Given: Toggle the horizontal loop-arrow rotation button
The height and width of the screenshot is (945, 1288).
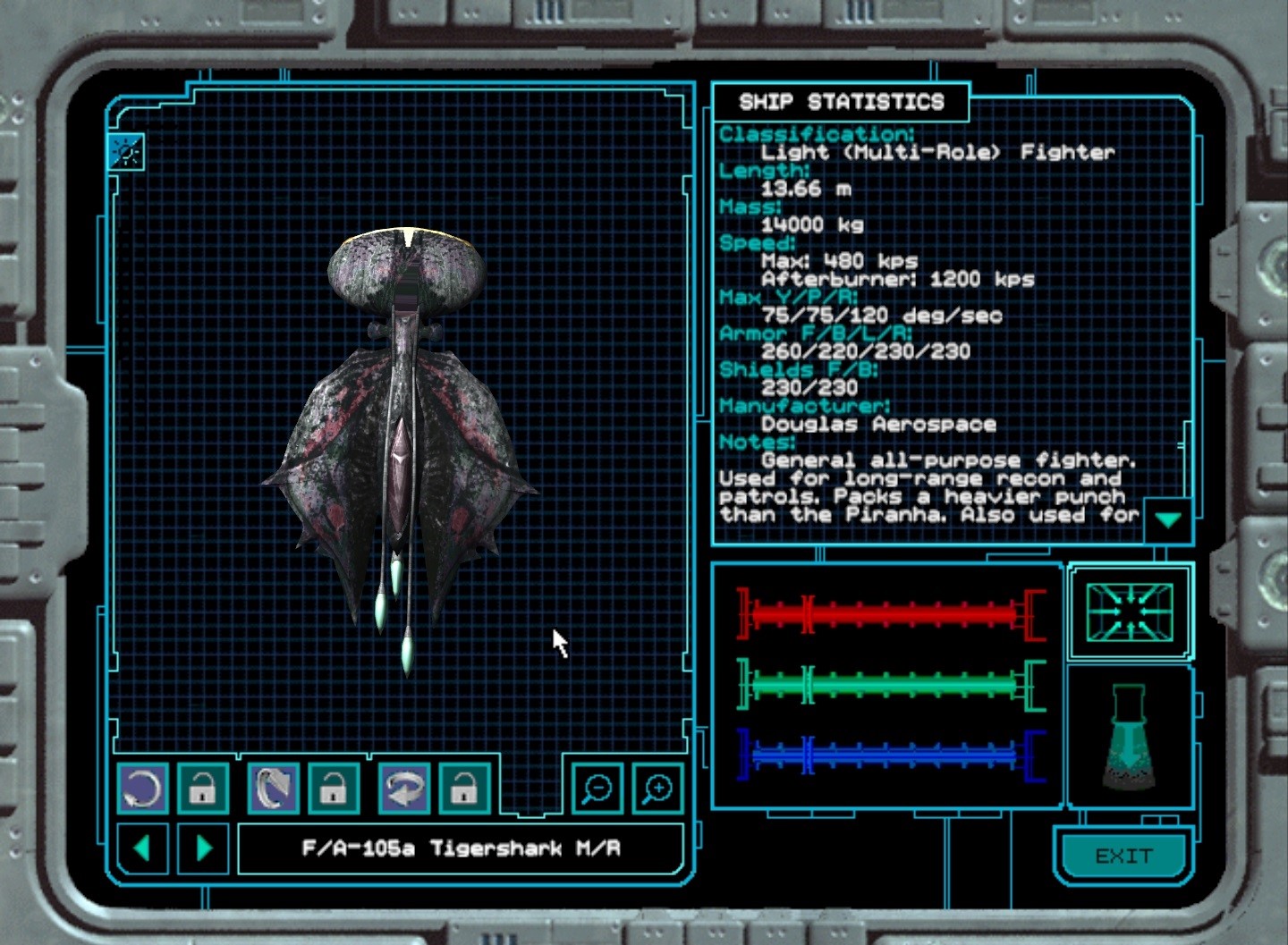Looking at the screenshot, I should [403, 789].
